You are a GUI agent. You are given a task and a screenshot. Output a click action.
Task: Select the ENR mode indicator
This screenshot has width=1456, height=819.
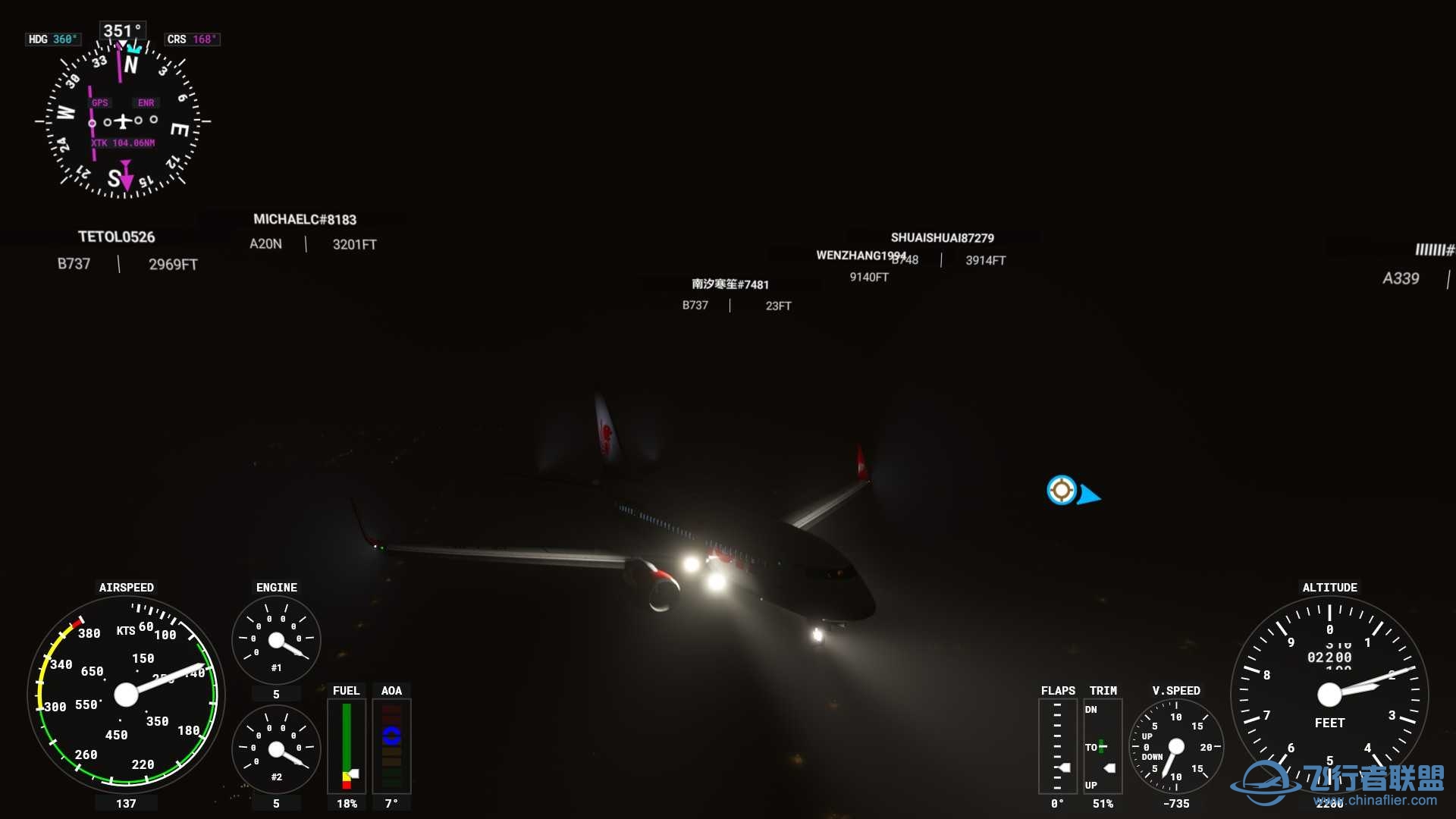(145, 102)
